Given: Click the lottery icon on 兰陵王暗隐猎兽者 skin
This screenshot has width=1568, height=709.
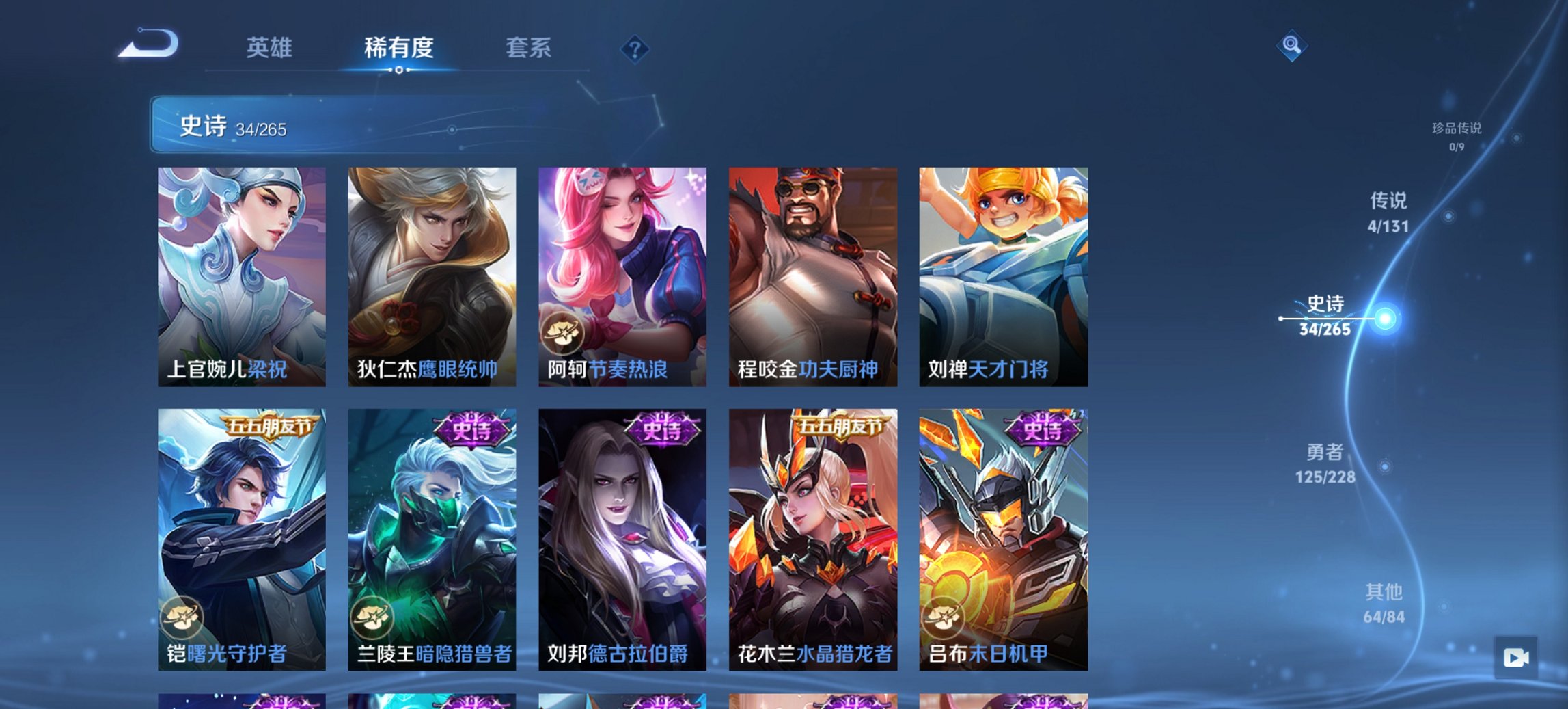Looking at the screenshot, I should click(372, 617).
